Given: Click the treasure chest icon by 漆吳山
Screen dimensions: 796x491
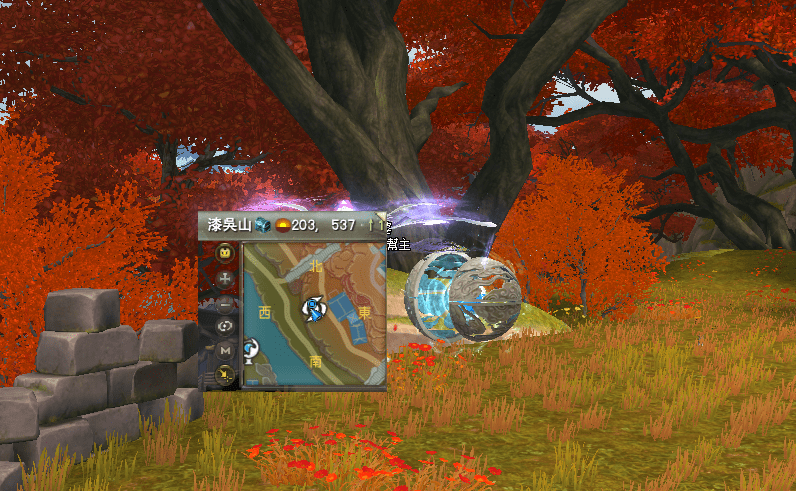Looking at the screenshot, I should pyautogui.click(x=262, y=224).
